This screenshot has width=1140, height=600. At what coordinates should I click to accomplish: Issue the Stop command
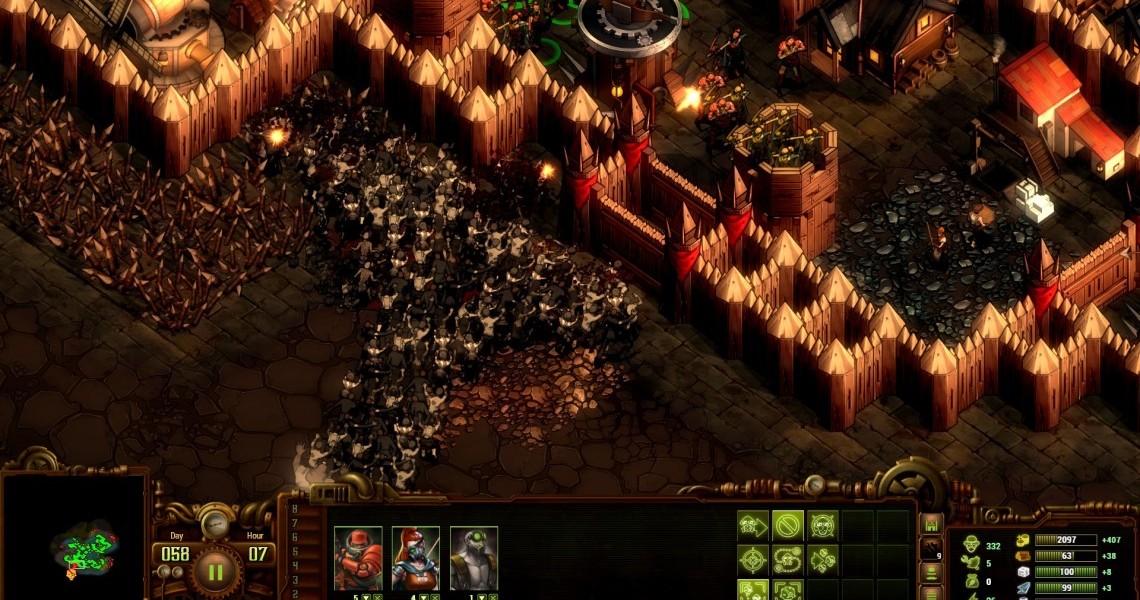click(x=788, y=525)
